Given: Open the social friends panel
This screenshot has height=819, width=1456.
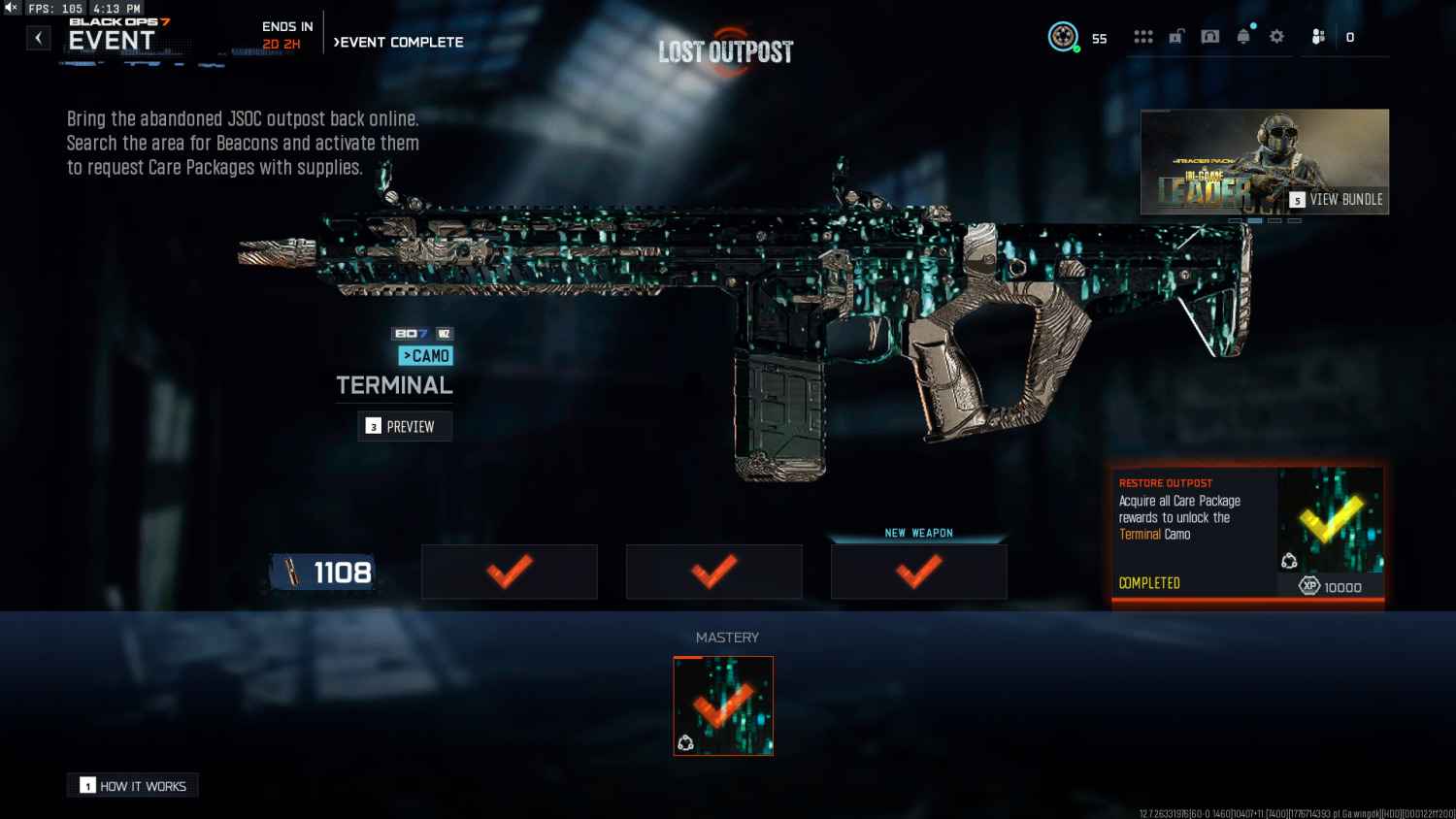Looking at the screenshot, I should coord(1317,36).
